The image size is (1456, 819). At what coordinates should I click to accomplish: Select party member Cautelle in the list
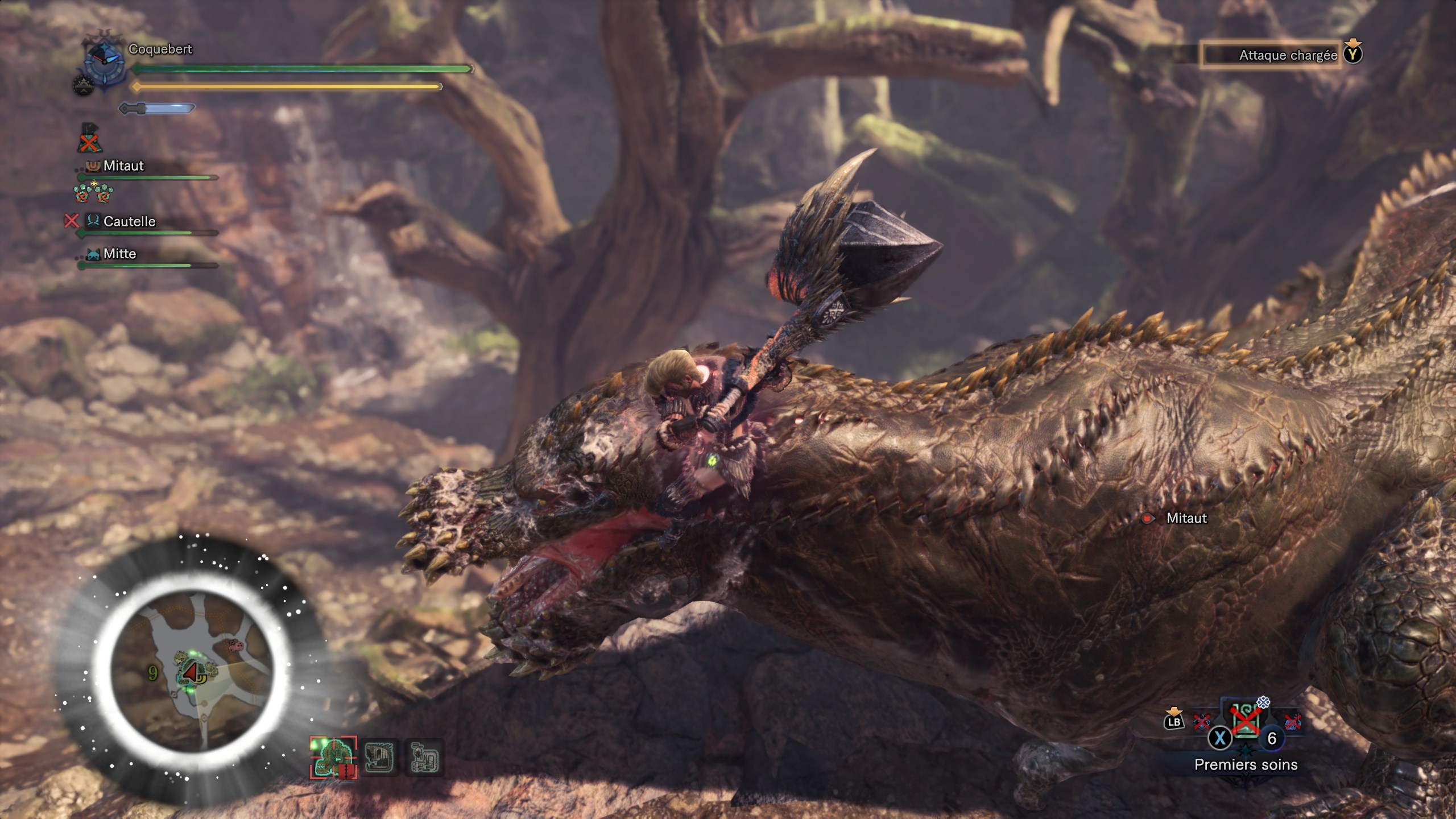point(129,221)
